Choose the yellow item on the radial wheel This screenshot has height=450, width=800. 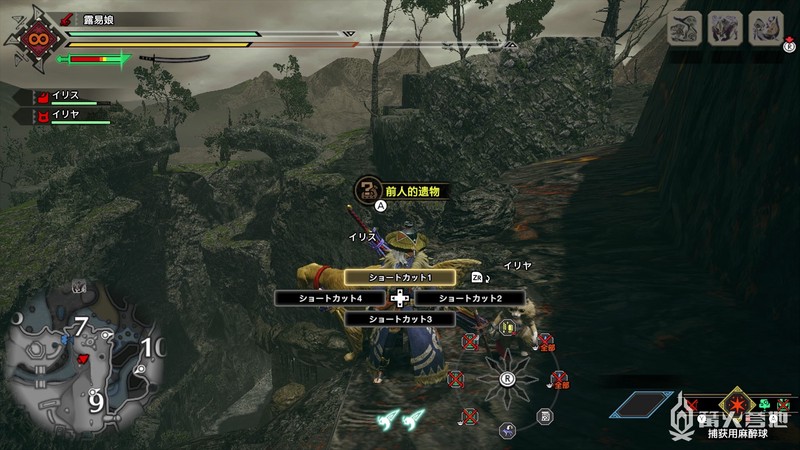coord(508,327)
